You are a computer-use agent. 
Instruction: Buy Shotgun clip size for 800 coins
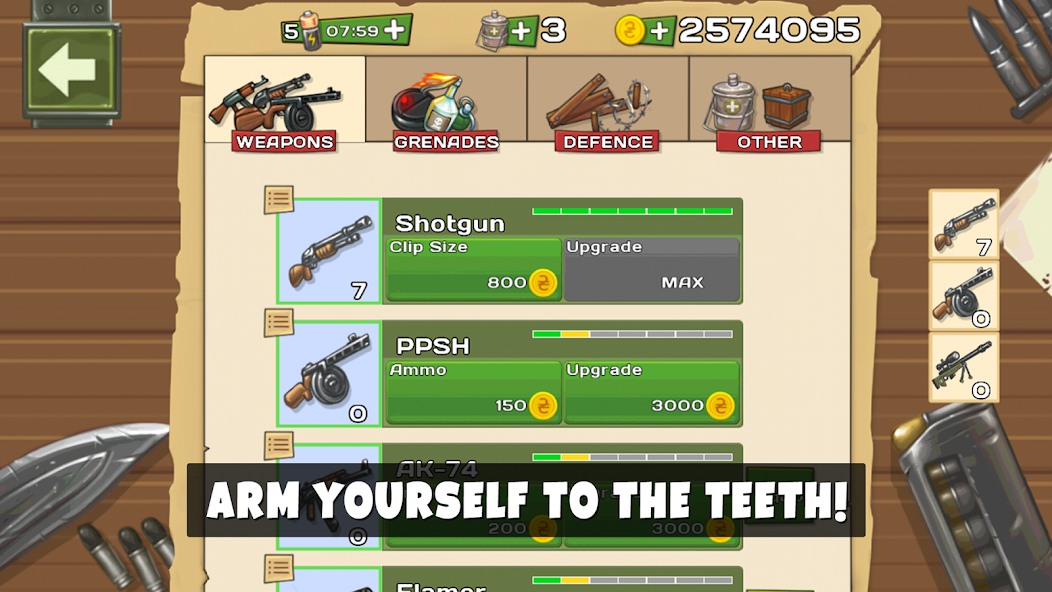pyautogui.click(x=473, y=270)
